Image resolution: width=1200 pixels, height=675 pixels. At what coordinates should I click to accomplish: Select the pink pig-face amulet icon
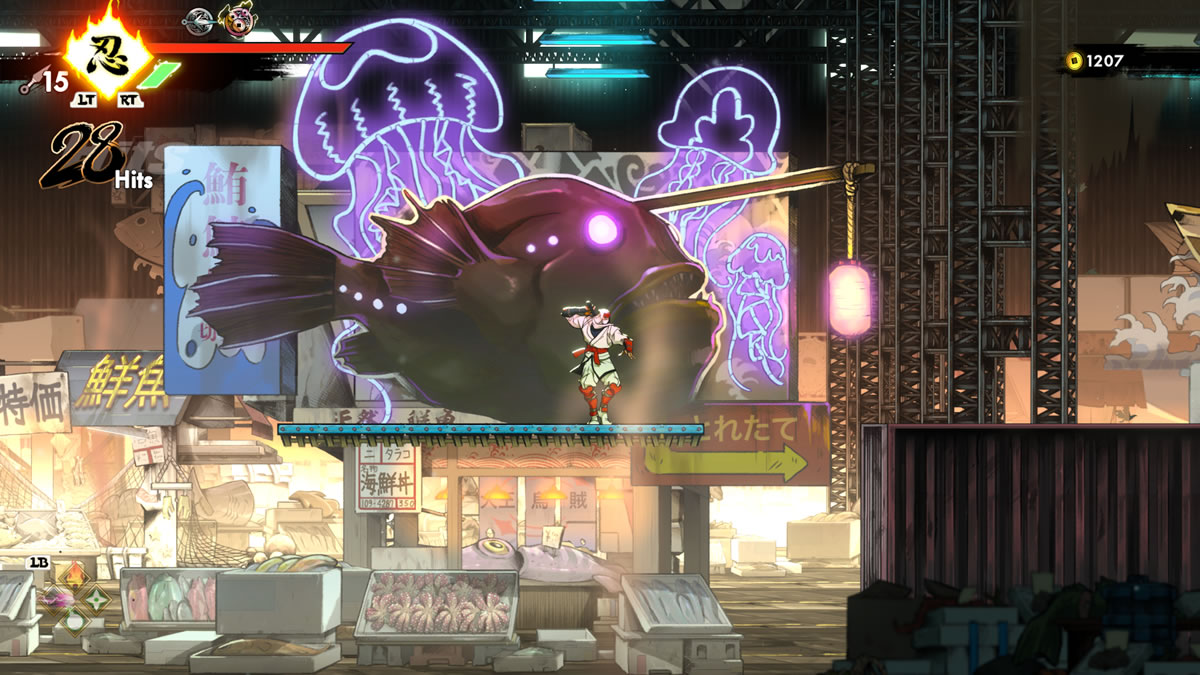tap(236, 19)
